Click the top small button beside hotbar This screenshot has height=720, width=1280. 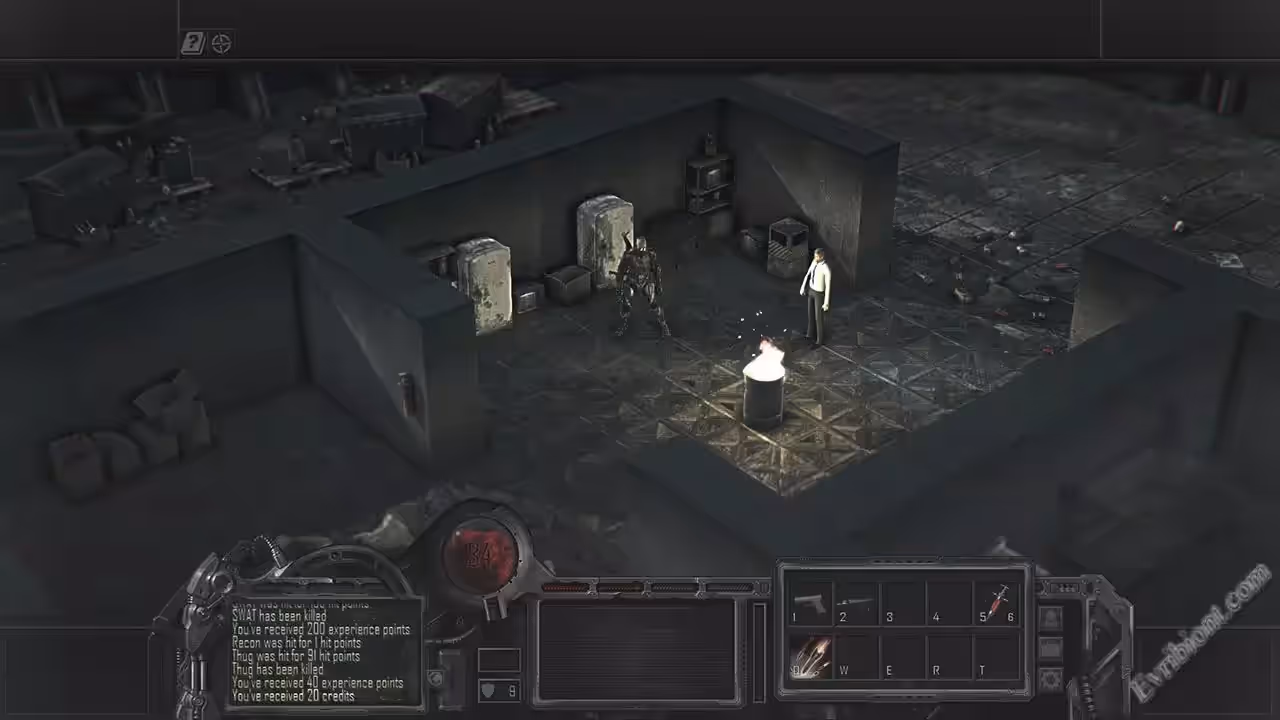(1051, 619)
